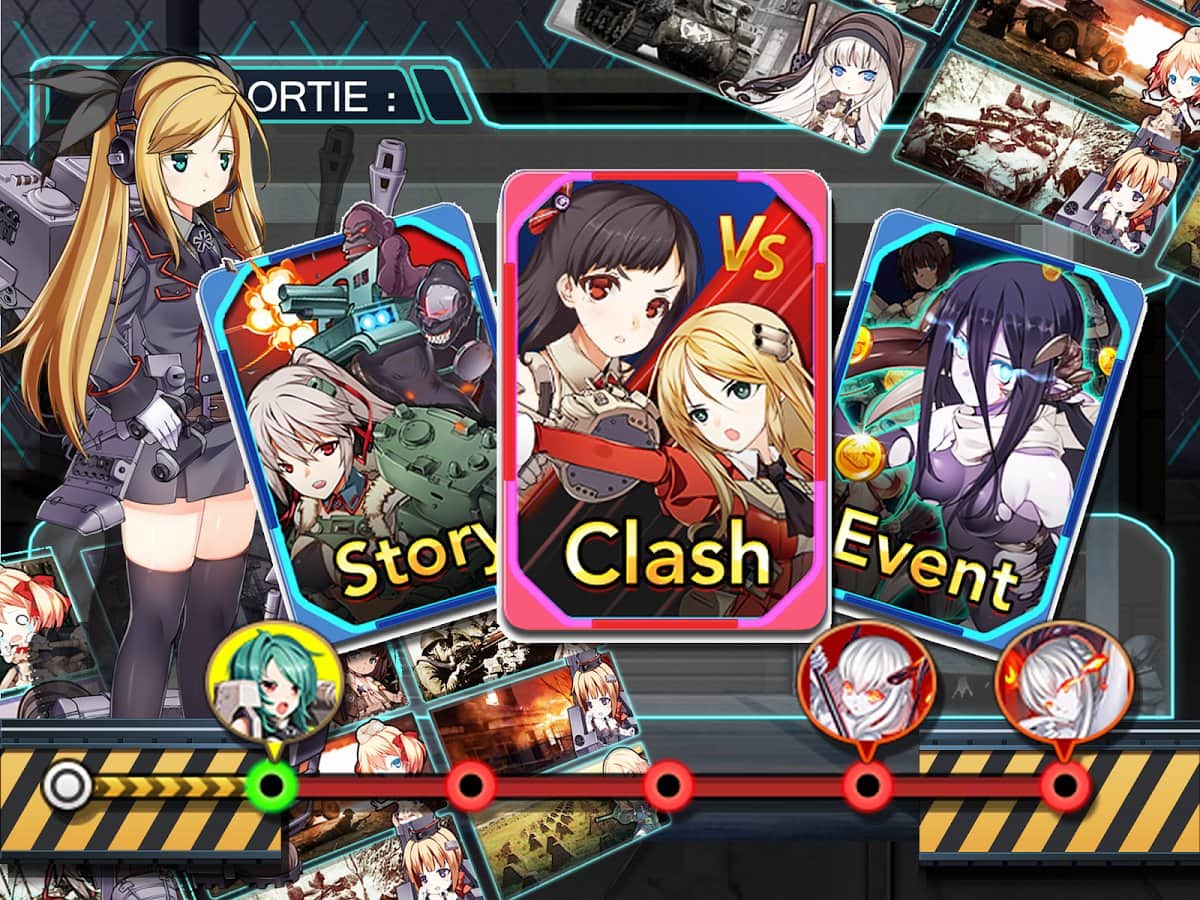Click the grey starting node on progress track
Screen dimensions: 1200x900
tap(67, 786)
